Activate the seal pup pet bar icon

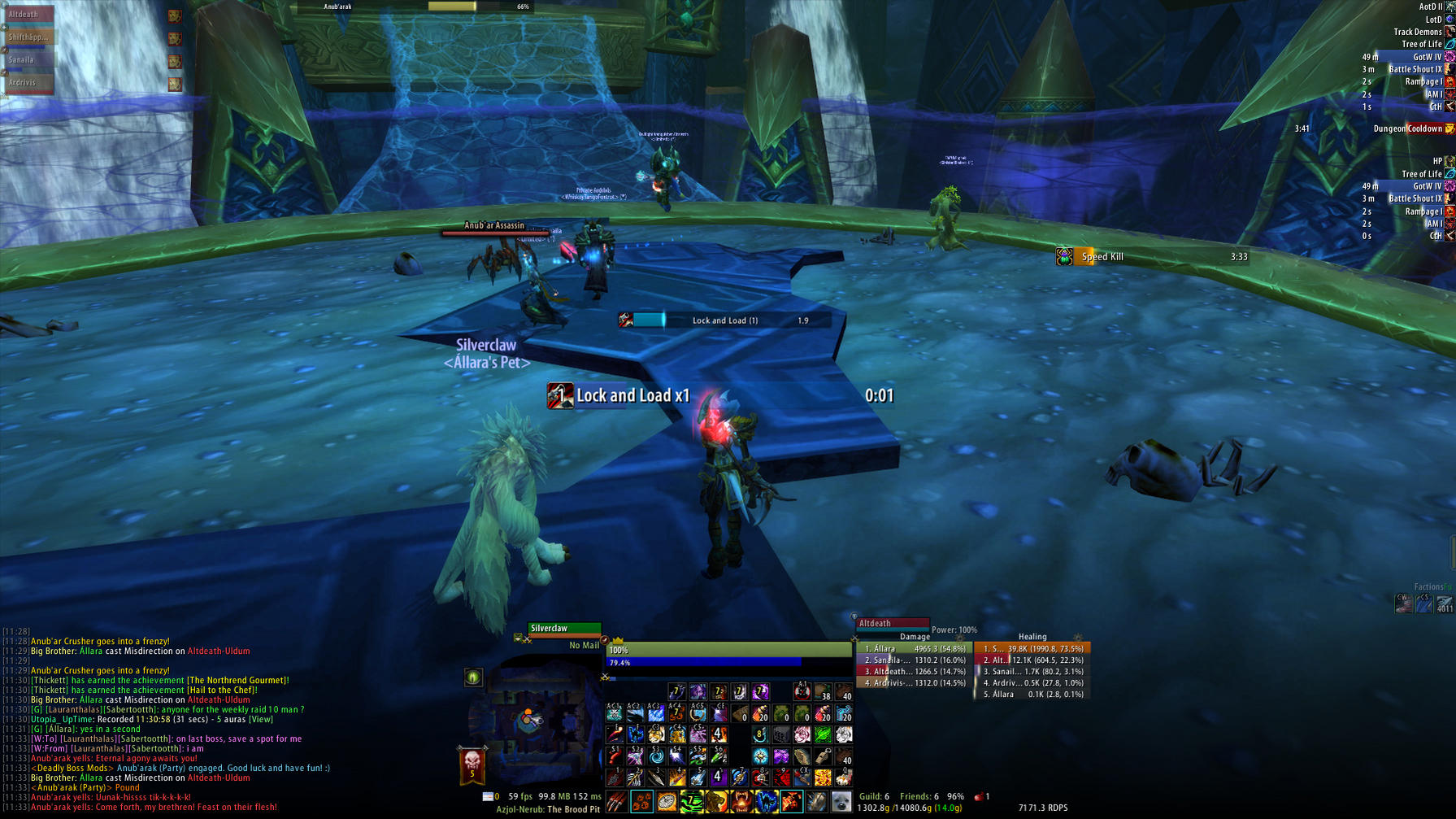pos(841,803)
